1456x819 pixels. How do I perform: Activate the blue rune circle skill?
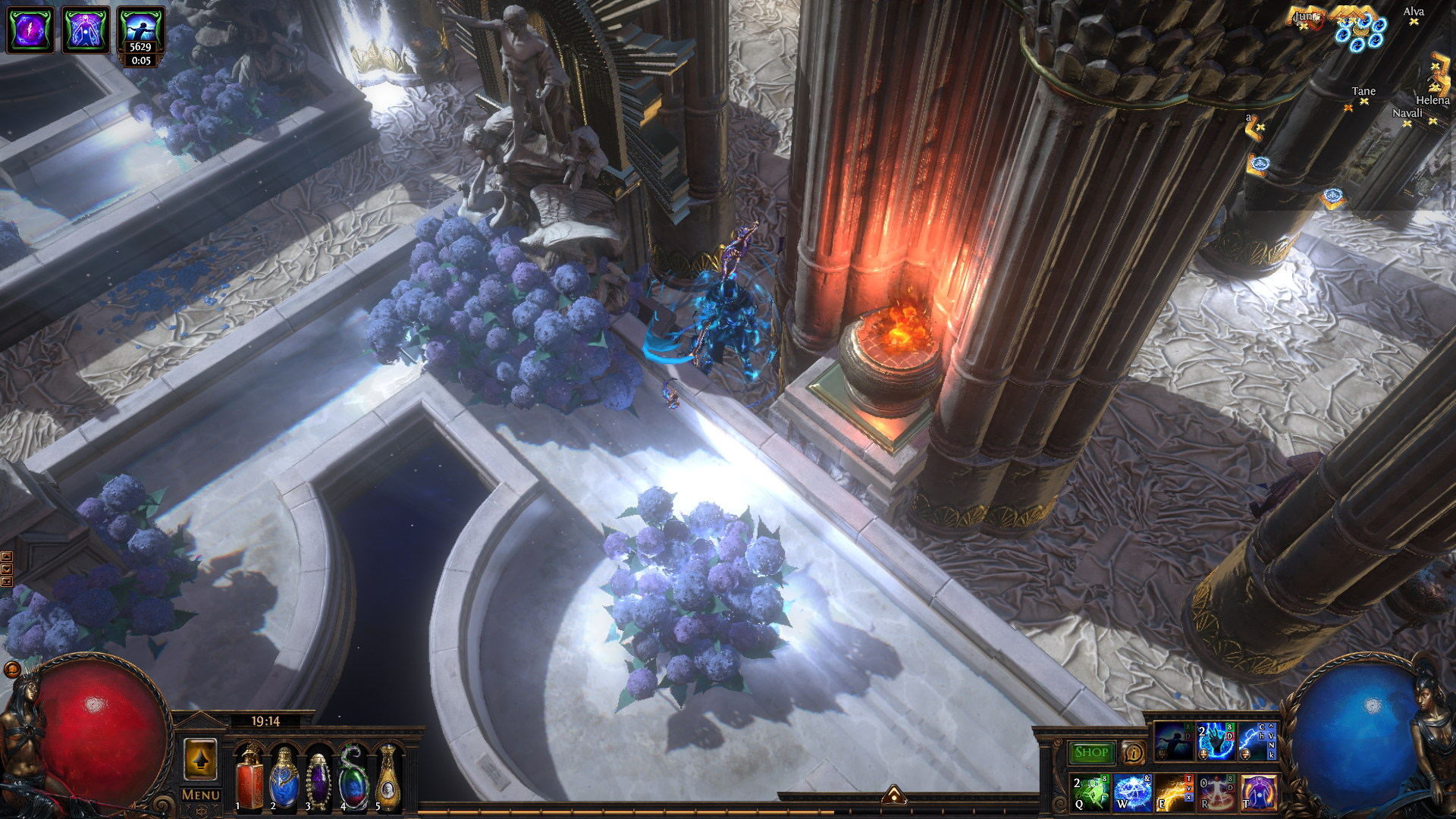click(x=1133, y=792)
